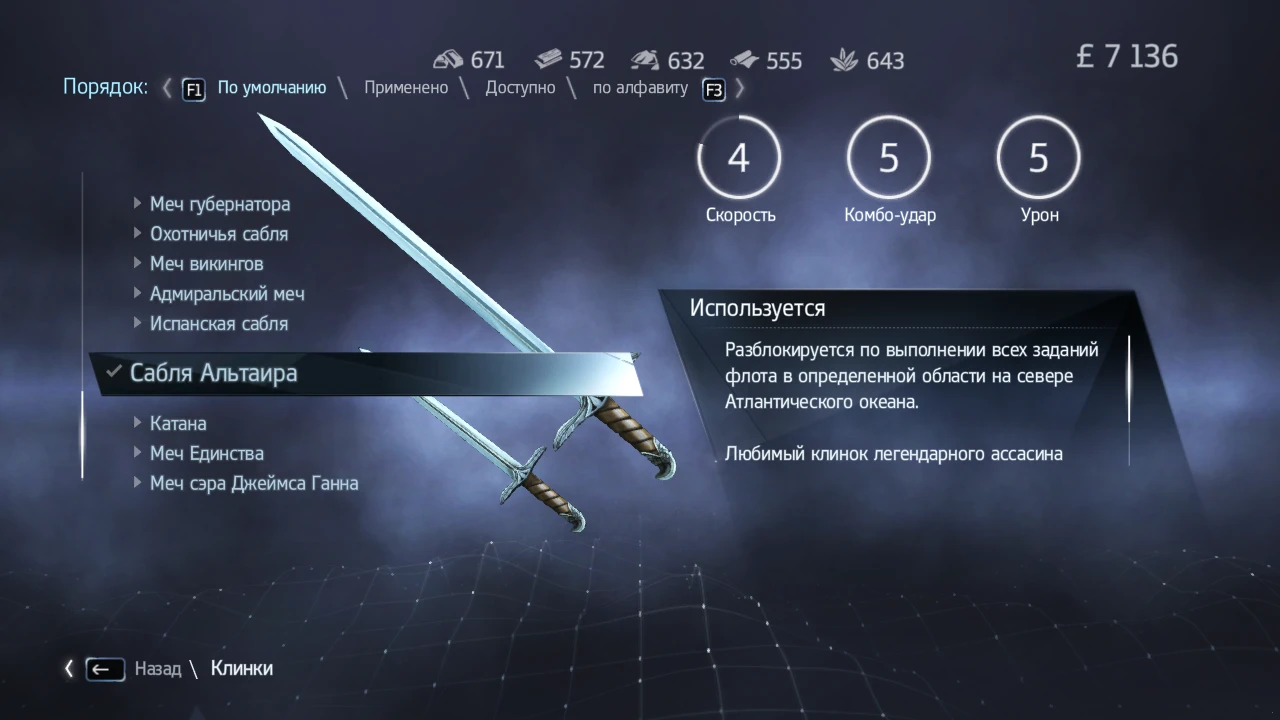Image resolution: width=1280 pixels, height=720 pixels.
Task: Expand the Меч сэра Джеймса Ганна entry
Action: point(137,483)
